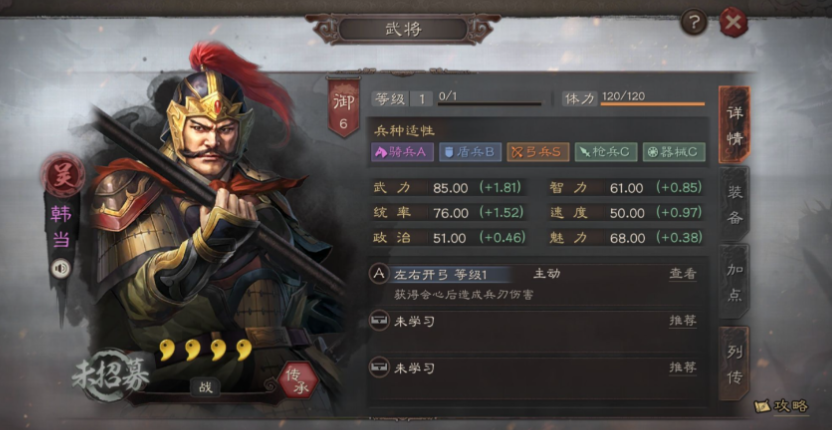Image resolution: width=832 pixels, height=430 pixels.
Task: Click the 战 label below the portrait
Action: (204, 387)
